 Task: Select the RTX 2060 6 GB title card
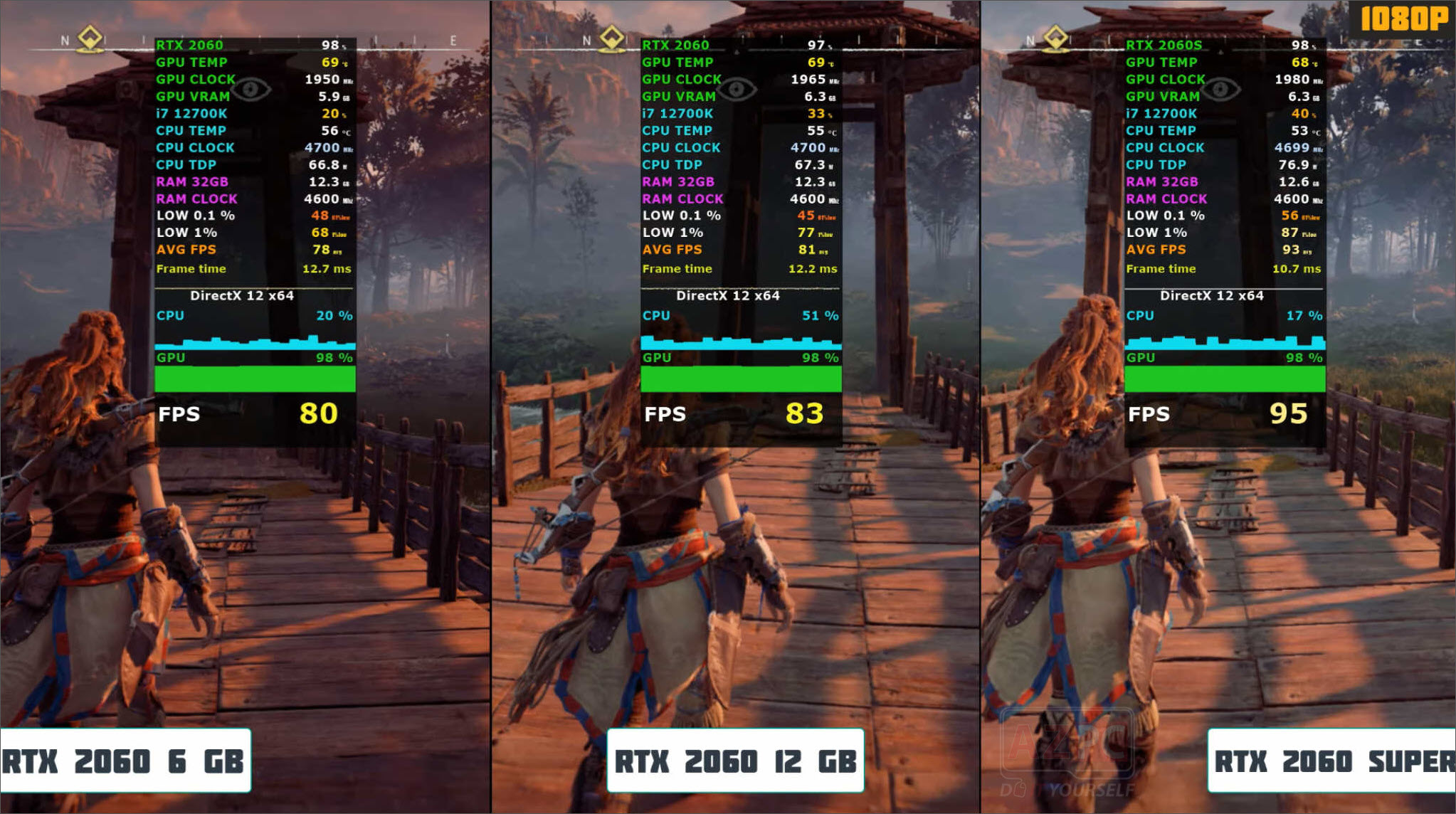coord(122,761)
